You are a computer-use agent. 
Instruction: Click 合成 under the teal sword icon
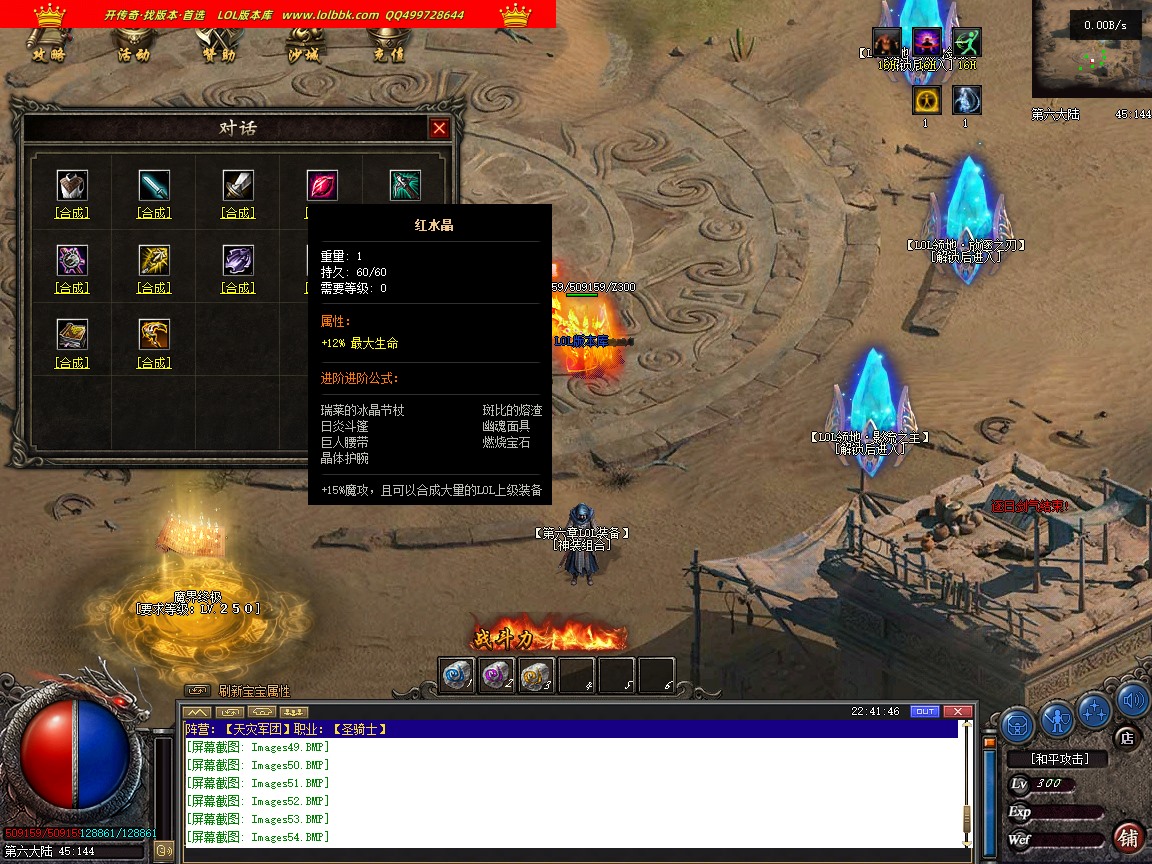pos(154,213)
